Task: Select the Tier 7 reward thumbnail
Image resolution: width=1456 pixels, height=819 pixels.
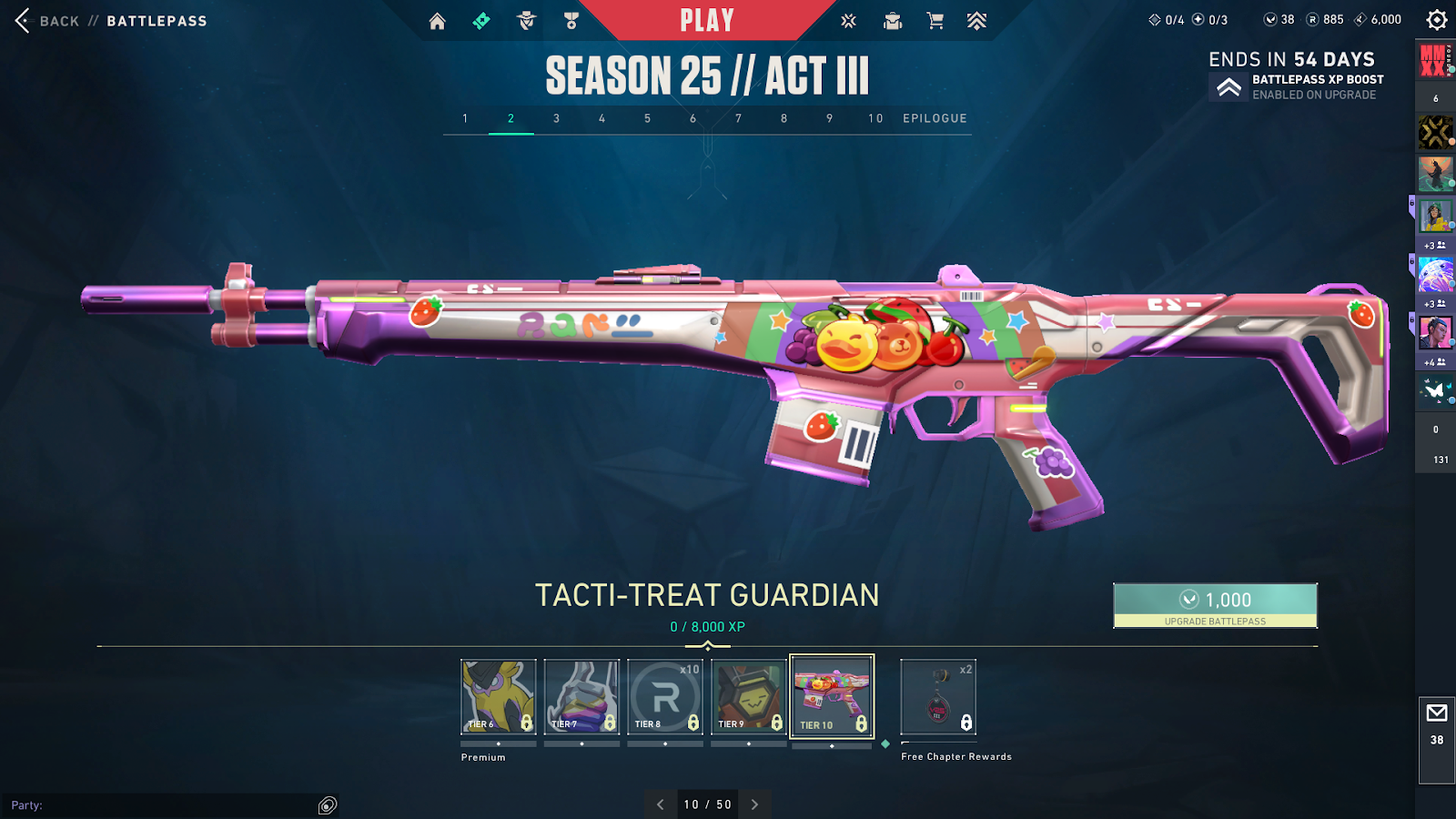Action: pos(581,697)
